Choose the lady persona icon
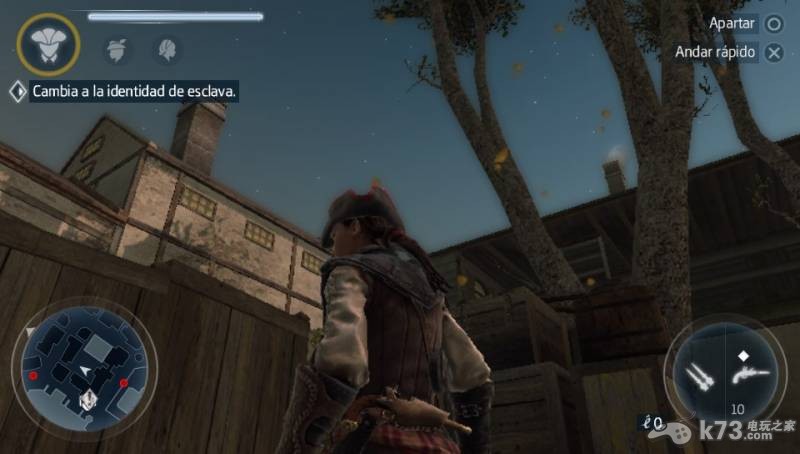Screen dimensions: 800x454 point(164,47)
